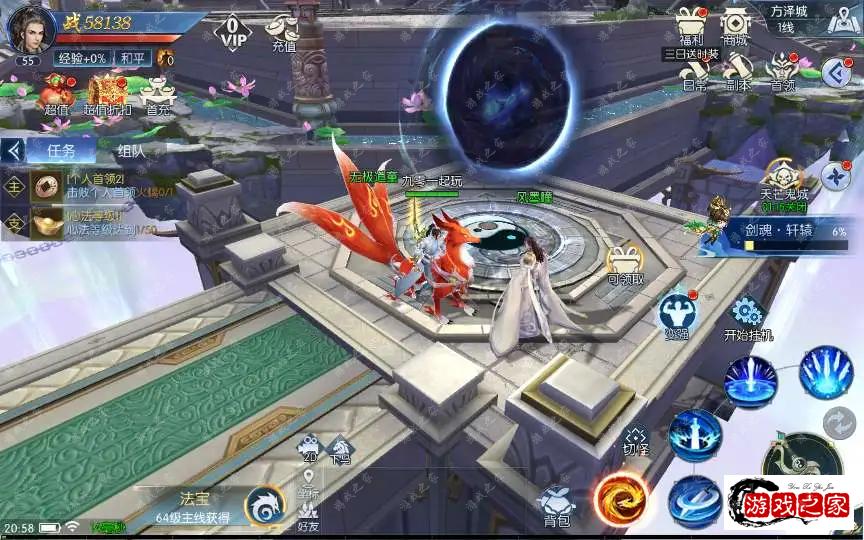Open the 首充 first-recharge offer

click(x=157, y=94)
